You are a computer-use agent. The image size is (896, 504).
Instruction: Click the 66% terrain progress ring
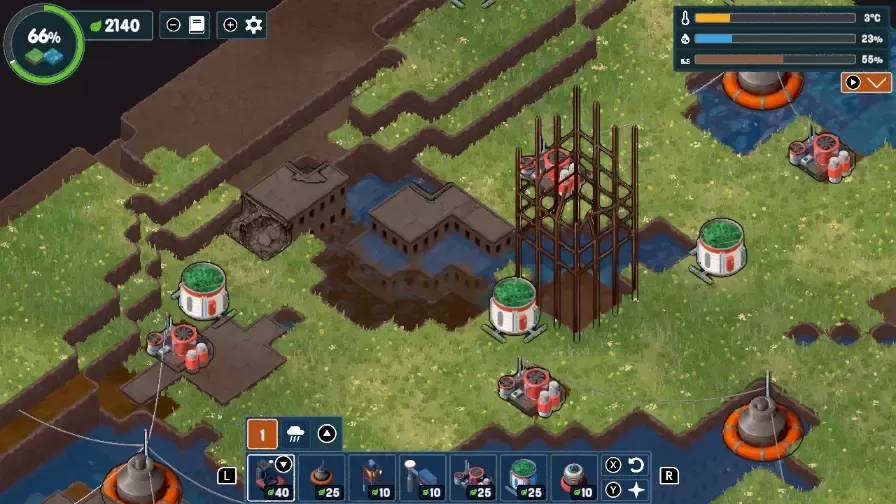(x=44, y=42)
